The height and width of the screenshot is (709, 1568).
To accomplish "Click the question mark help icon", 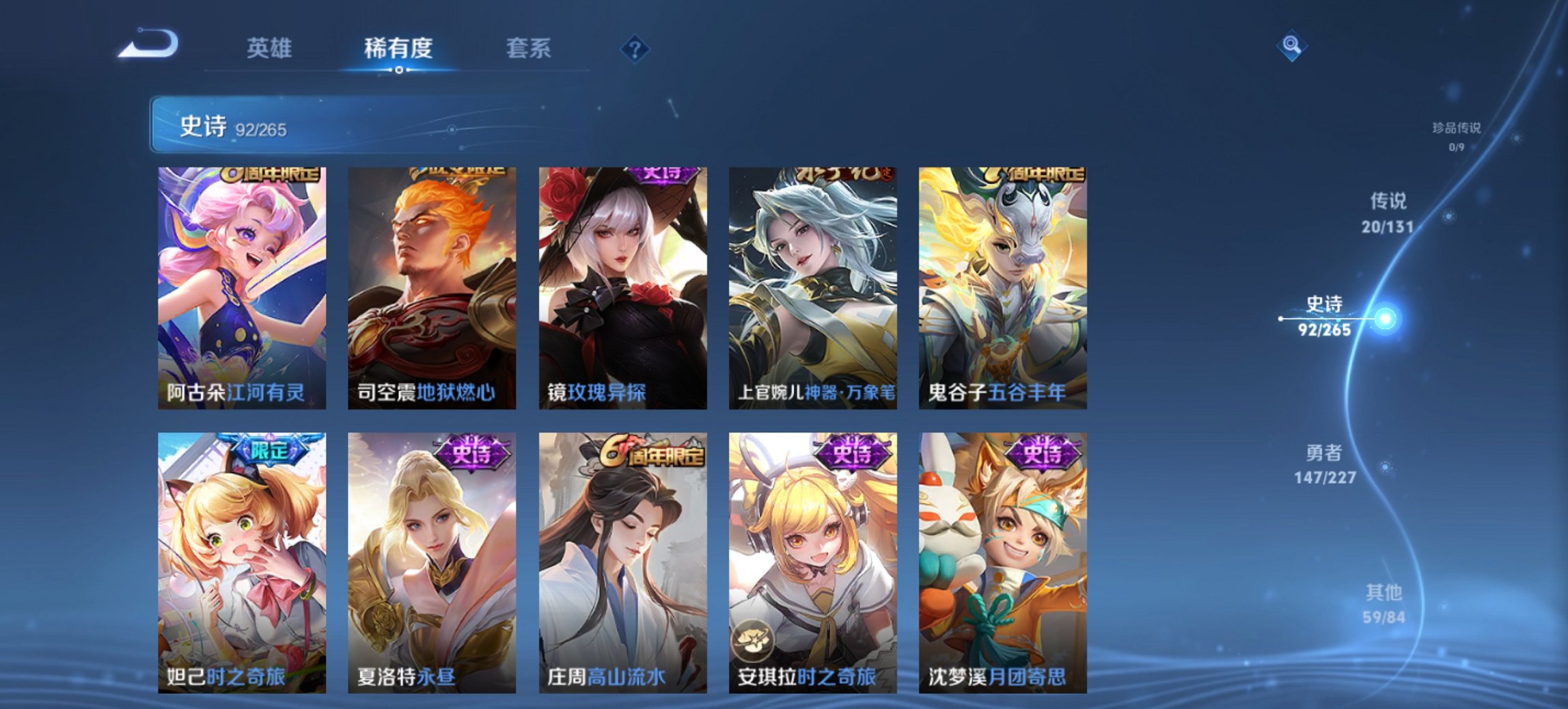I will tap(635, 49).
